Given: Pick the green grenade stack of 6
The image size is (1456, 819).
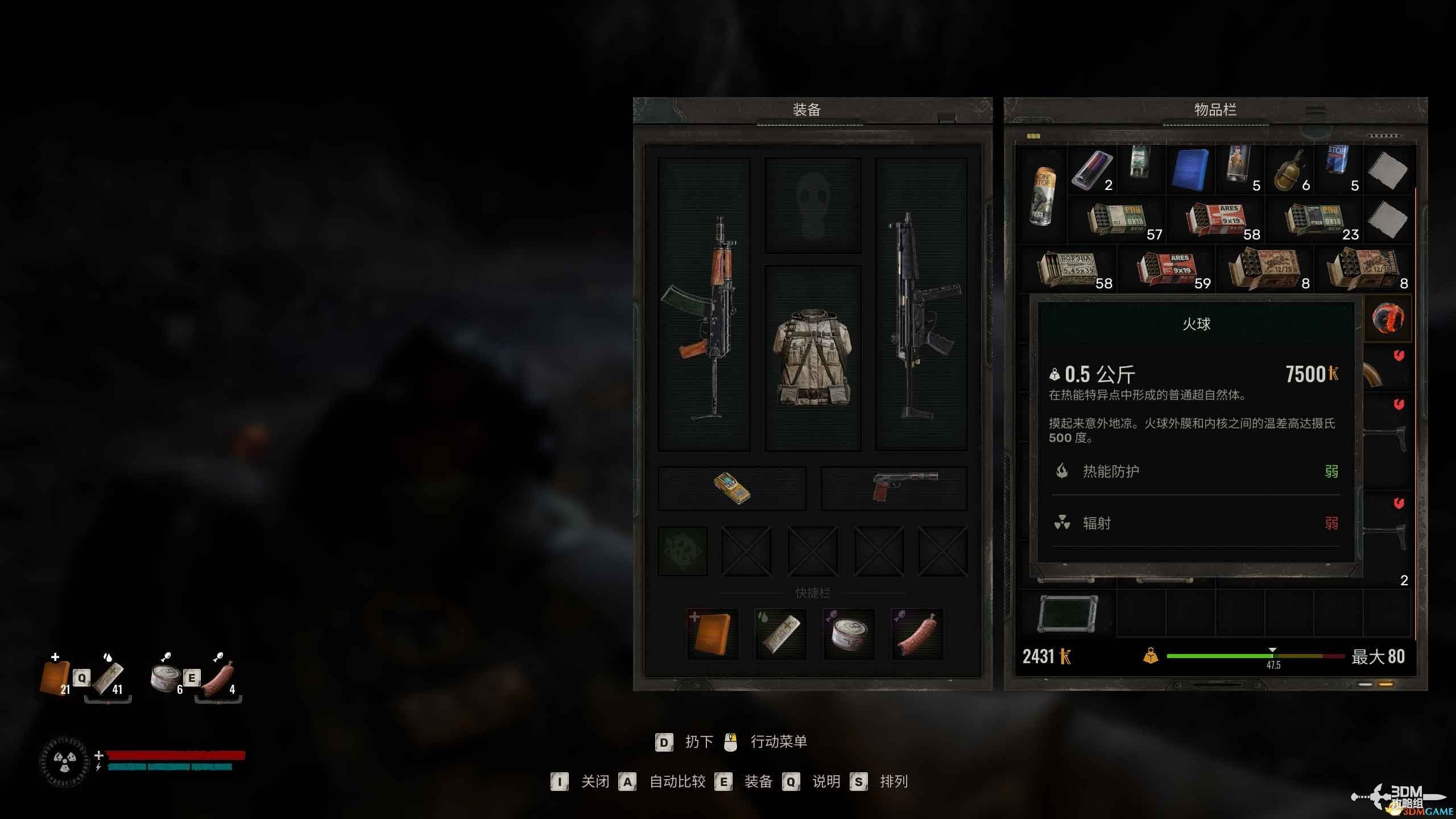Looking at the screenshot, I should tap(1289, 170).
